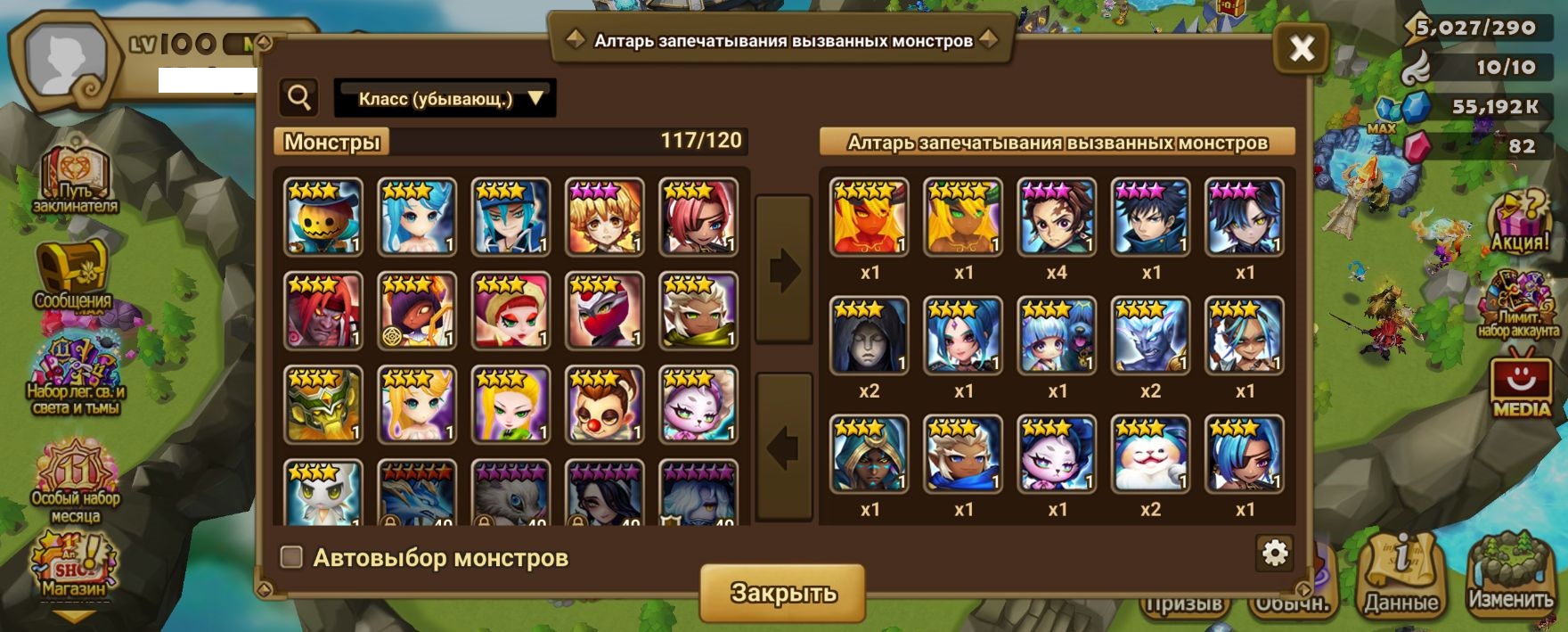This screenshot has height=632, width=1568.
Task: Toggle the Автовыбор монстров checkbox
Action: (291, 557)
